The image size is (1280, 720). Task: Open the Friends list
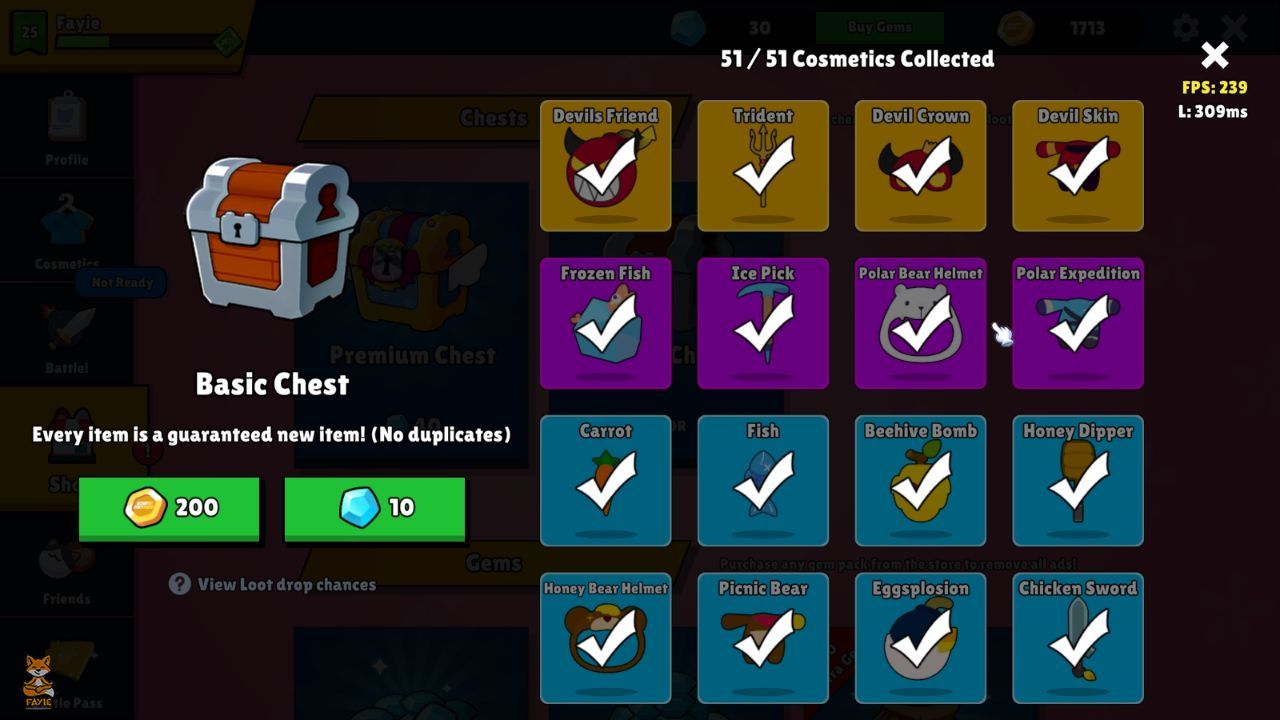click(x=65, y=572)
